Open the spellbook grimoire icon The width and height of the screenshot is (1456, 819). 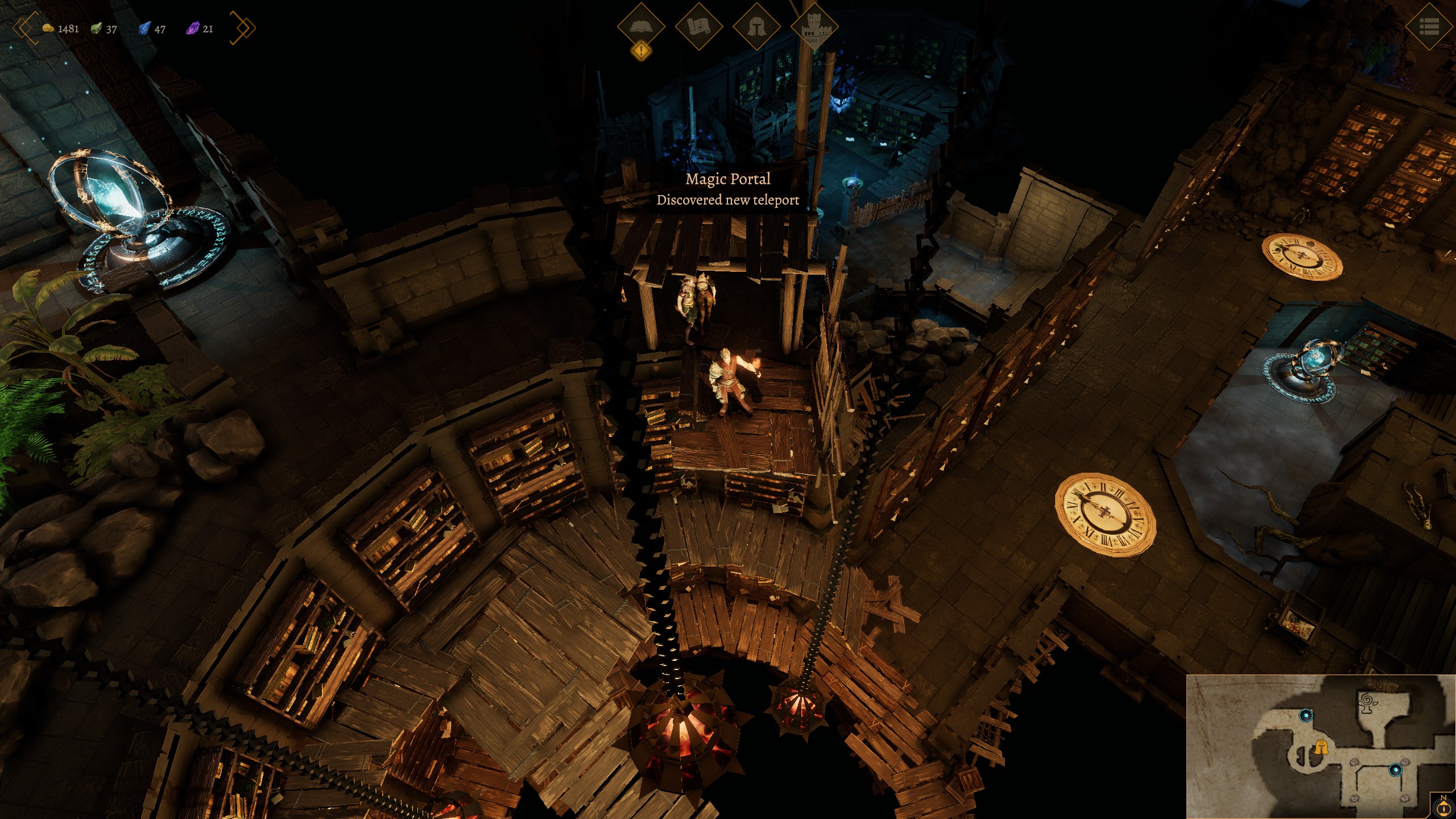[x=641, y=27]
